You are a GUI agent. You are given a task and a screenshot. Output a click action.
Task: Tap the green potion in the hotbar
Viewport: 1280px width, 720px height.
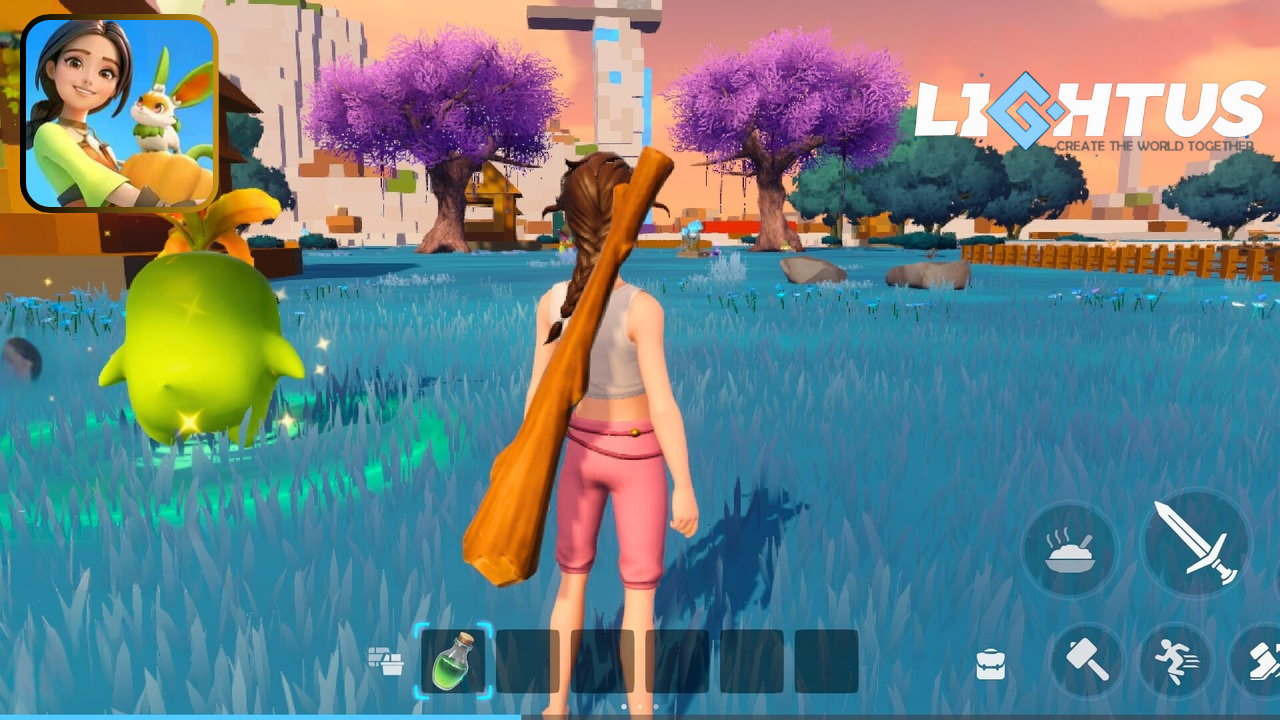(x=456, y=660)
